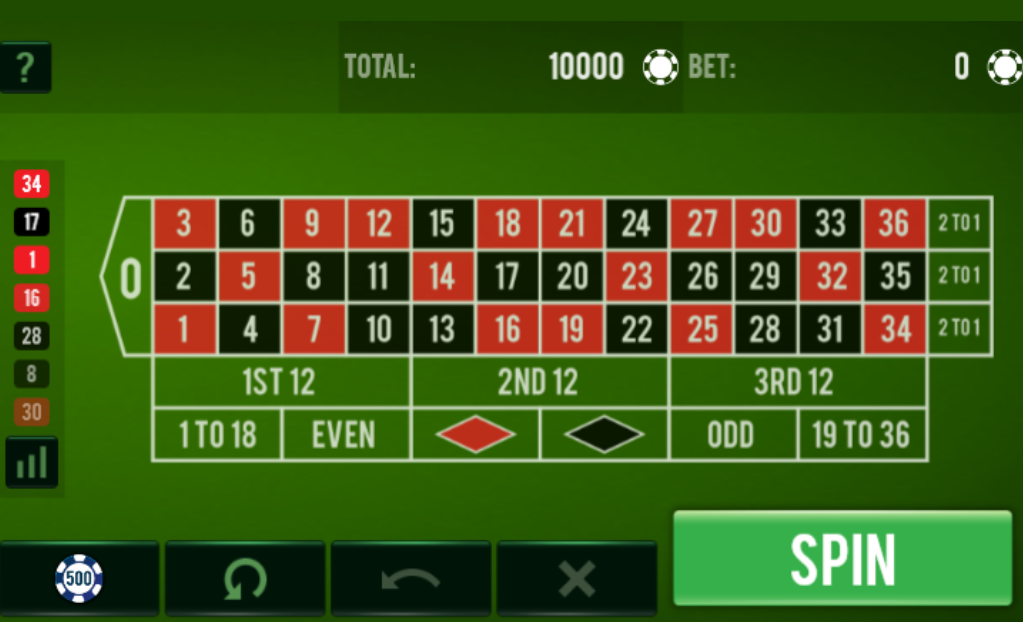Open the help question mark button
Viewport: 1023px width, 622px height.
point(25,67)
